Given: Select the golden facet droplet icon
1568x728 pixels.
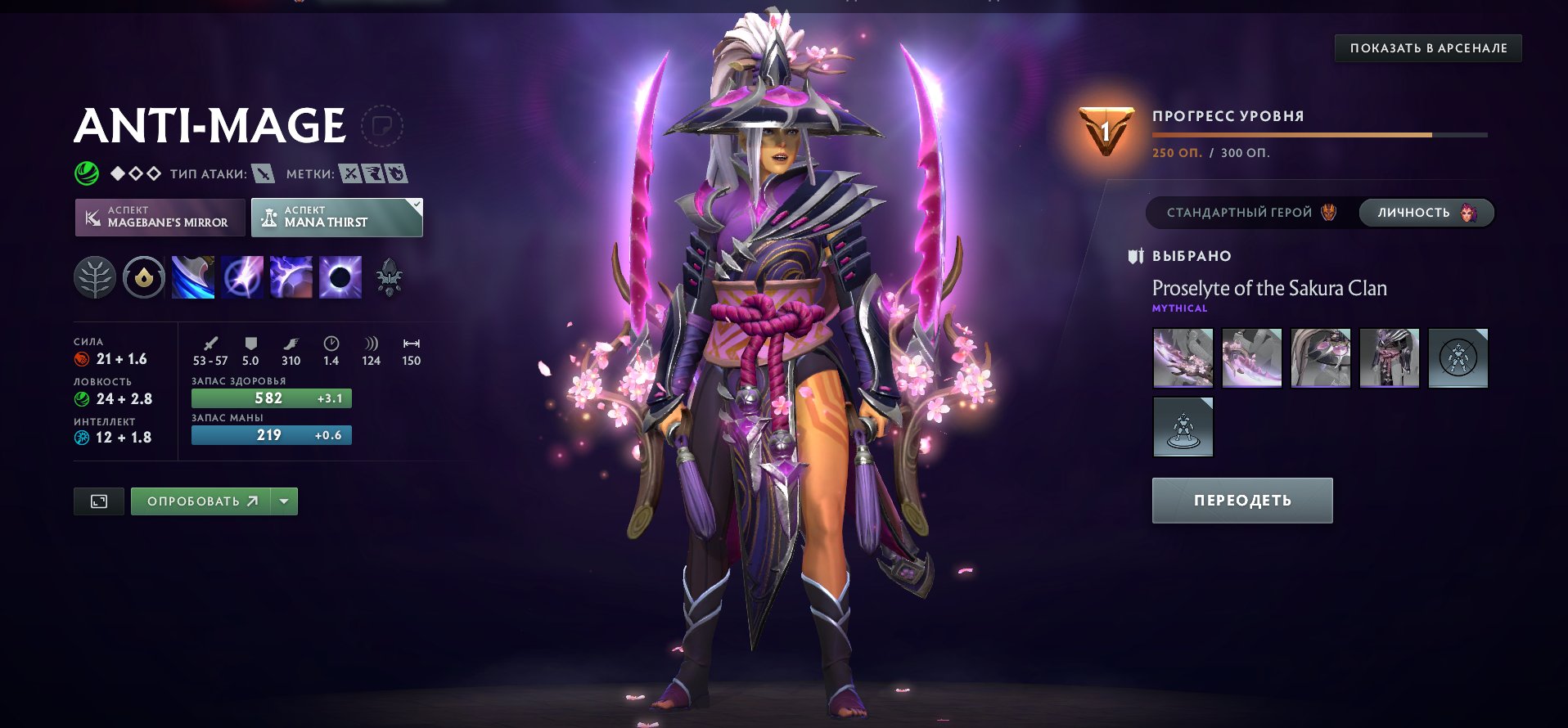Looking at the screenshot, I should pos(143,276).
